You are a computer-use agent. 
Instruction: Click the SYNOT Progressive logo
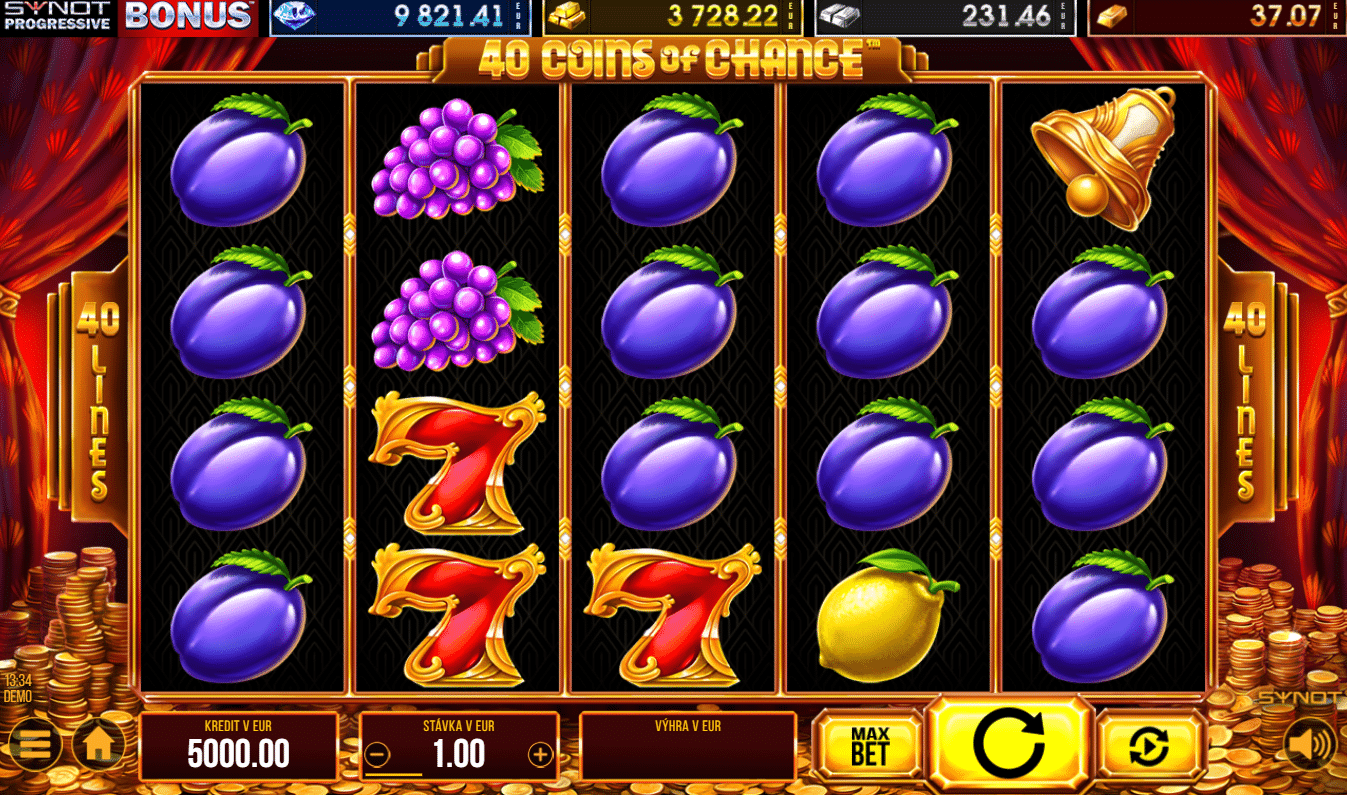pyautogui.click(x=55, y=16)
